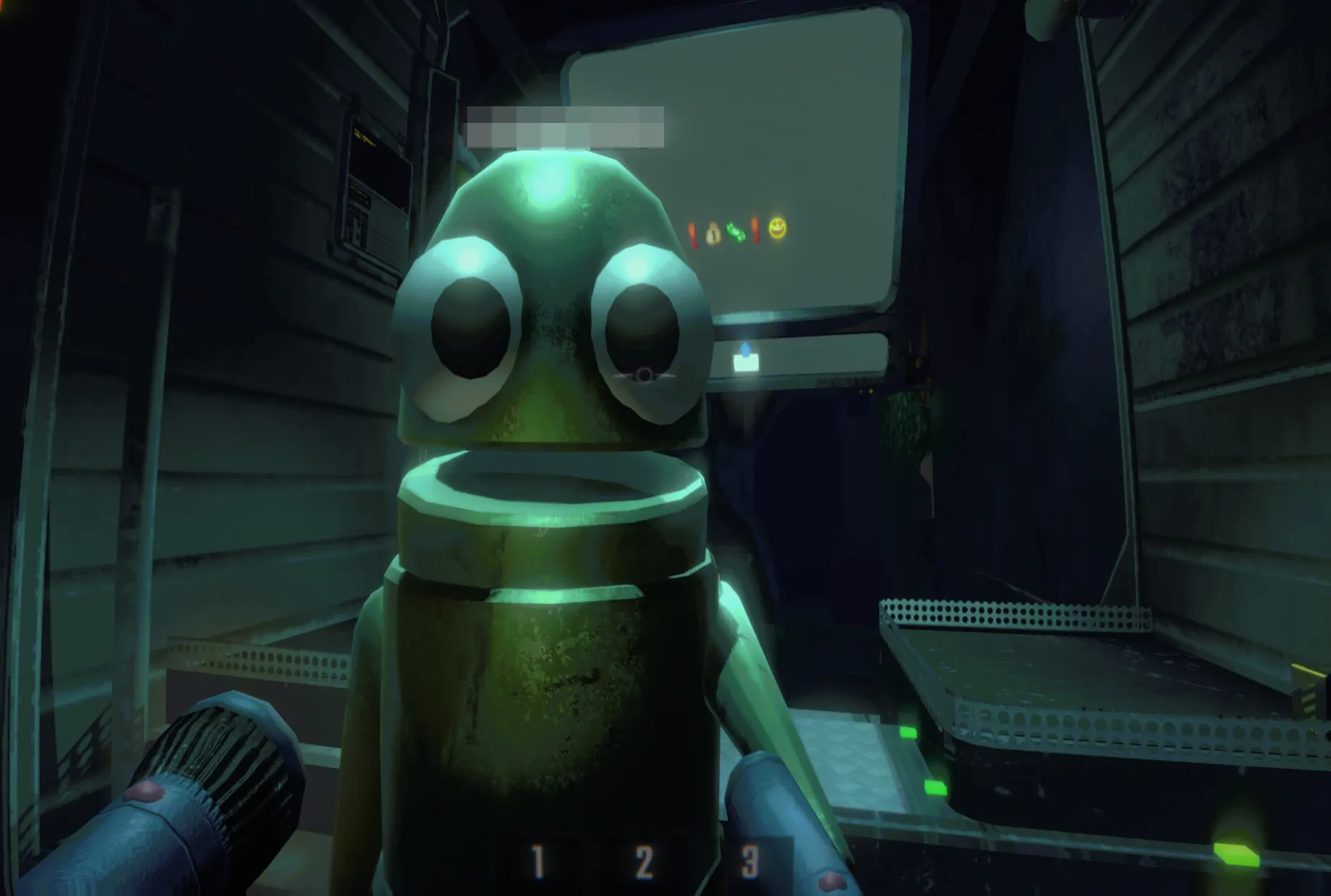Click the second exclamation point emote

point(757,230)
